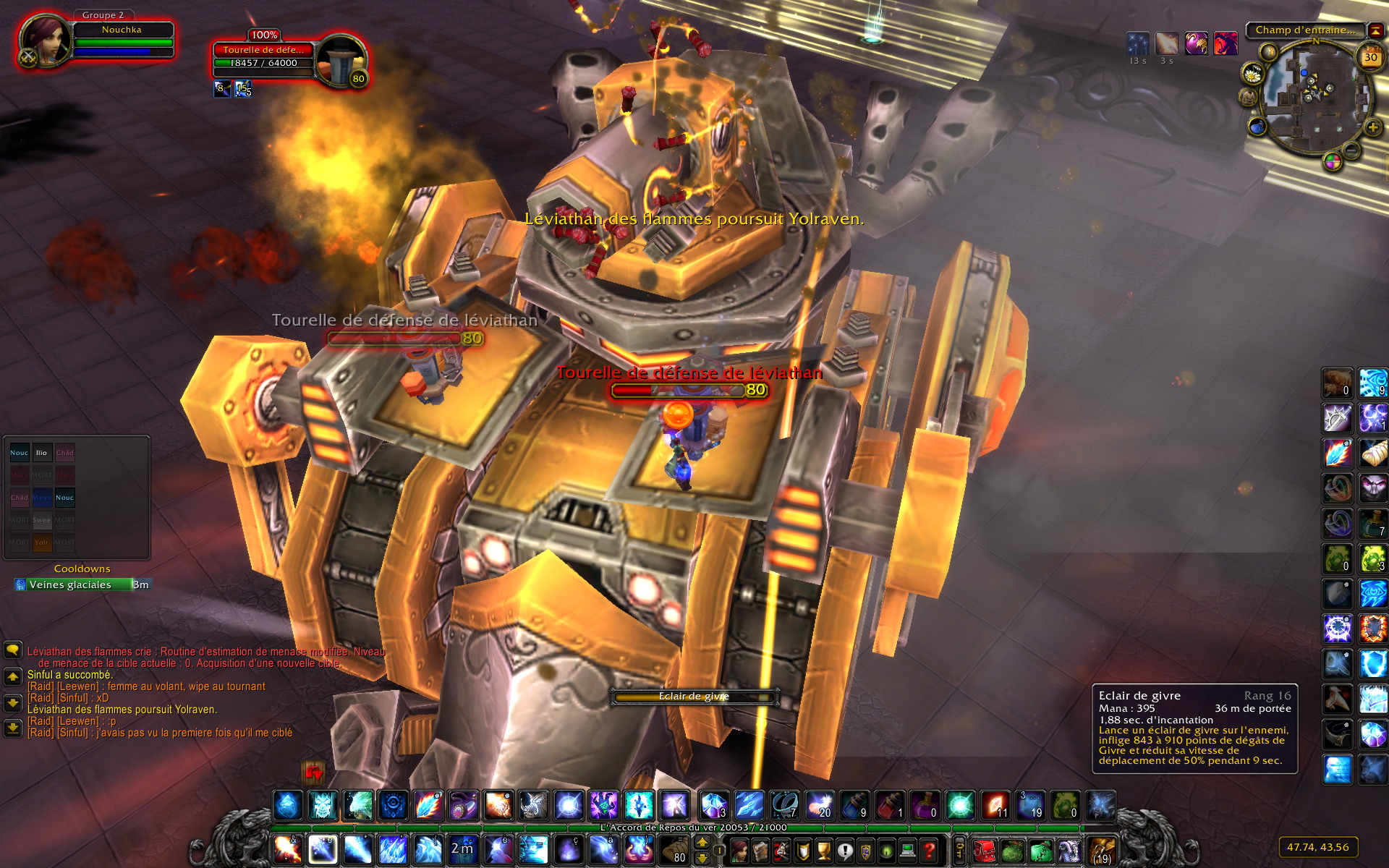
Task: Select the Nouchka player portrait
Action: pyautogui.click(x=45, y=41)
